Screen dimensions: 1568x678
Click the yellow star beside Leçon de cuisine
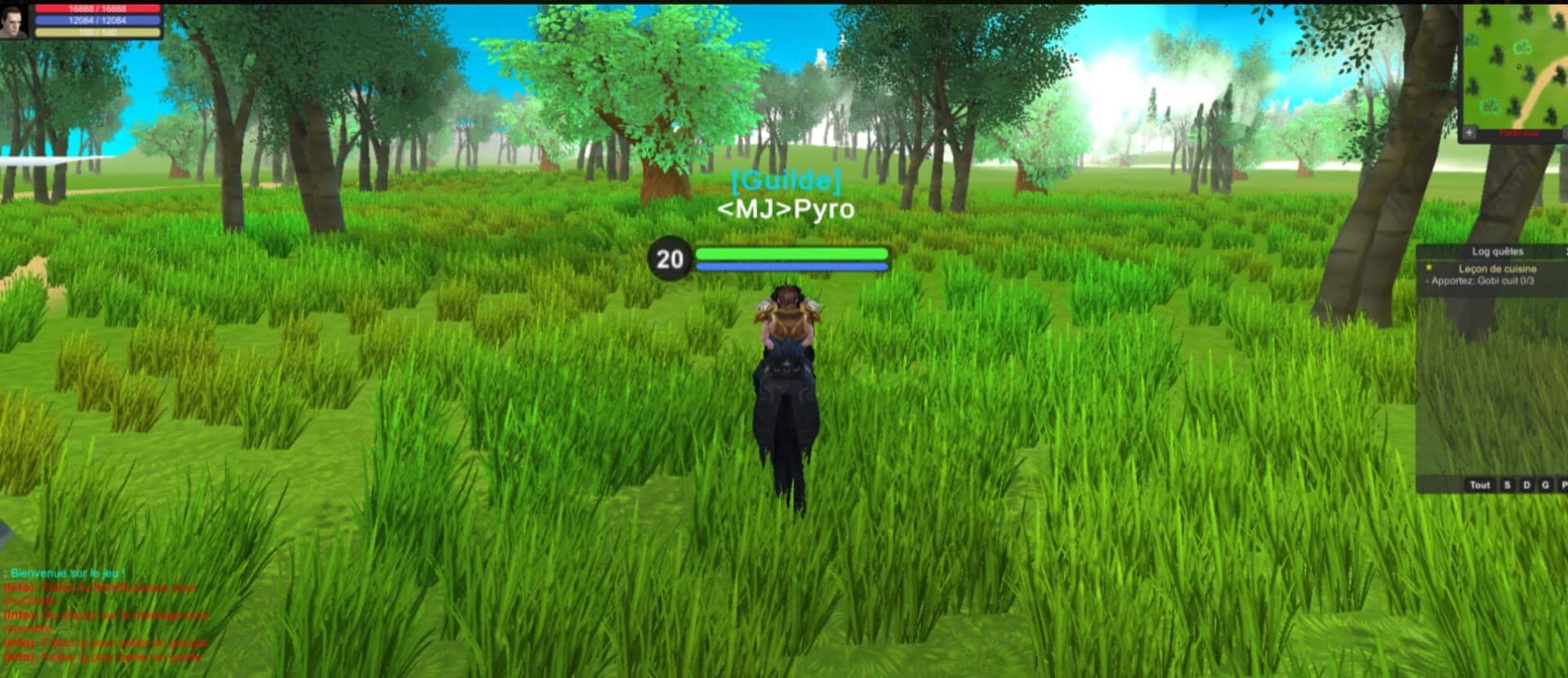(1428, 268)
